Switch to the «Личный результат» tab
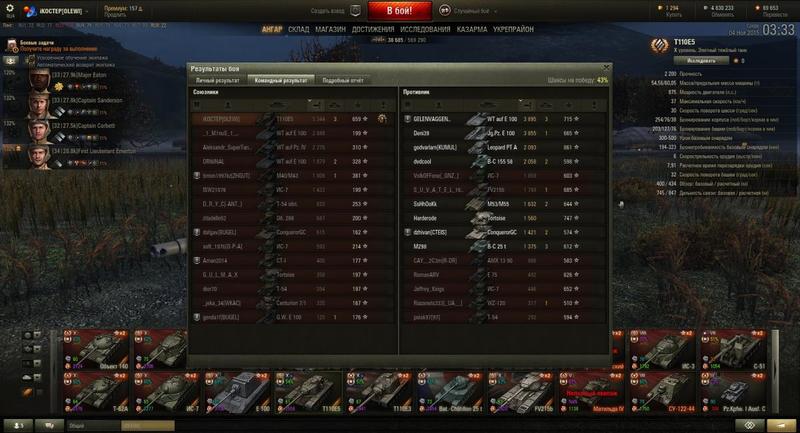The width and height of the screenshot is (800, 433). tap(217, 79)
